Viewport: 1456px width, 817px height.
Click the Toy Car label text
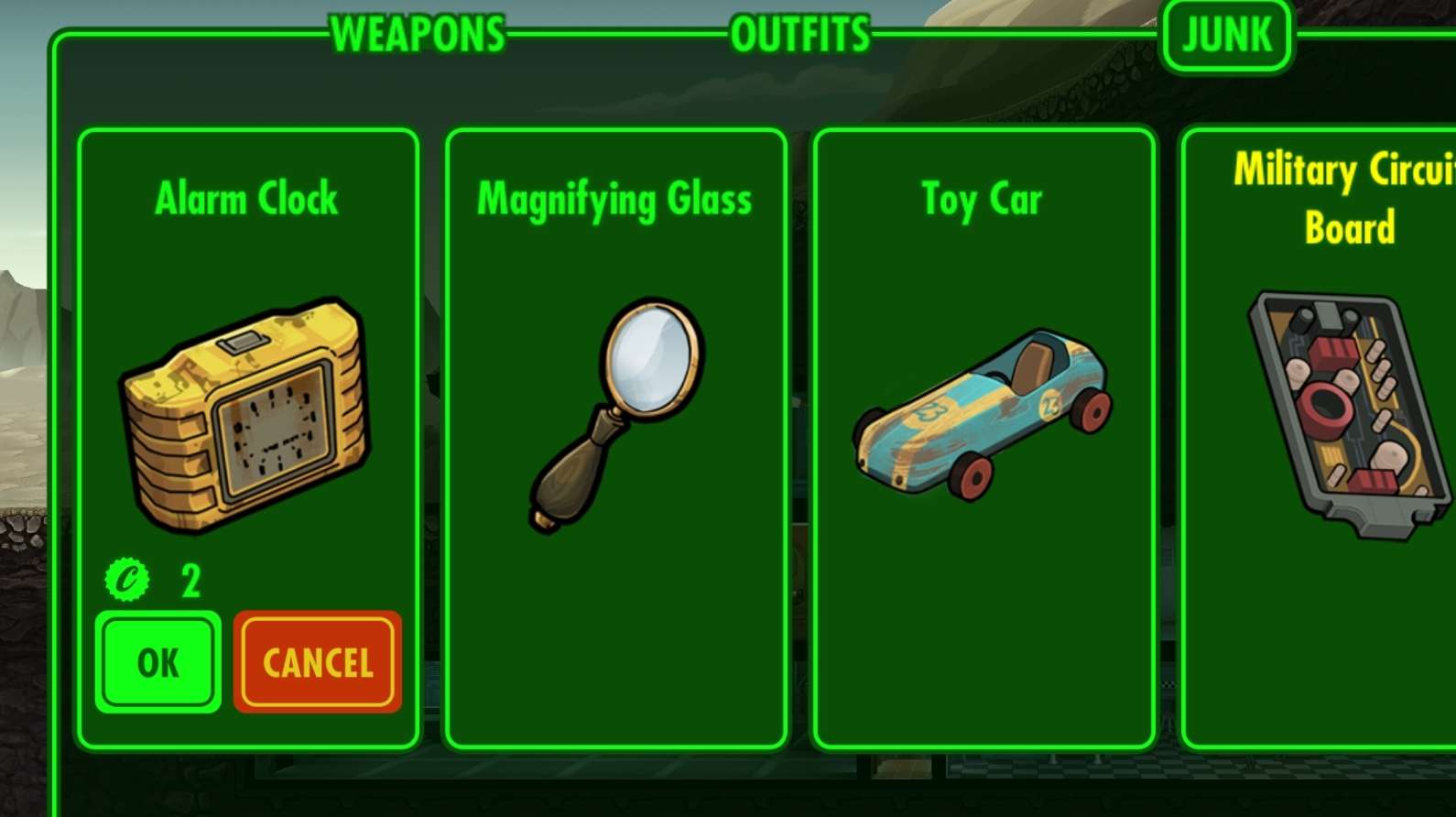982,197
